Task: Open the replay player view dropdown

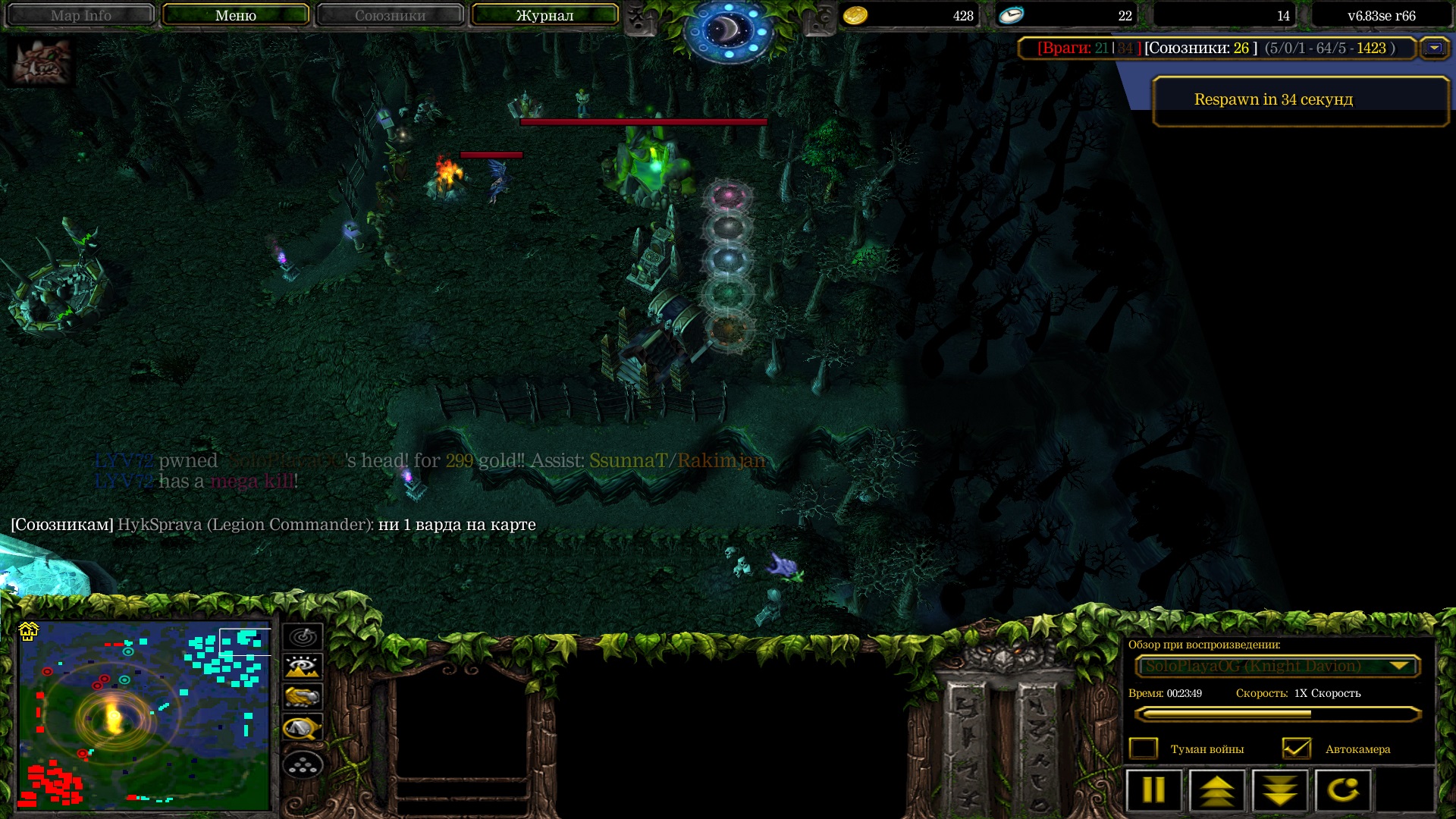Action: 1277,666
